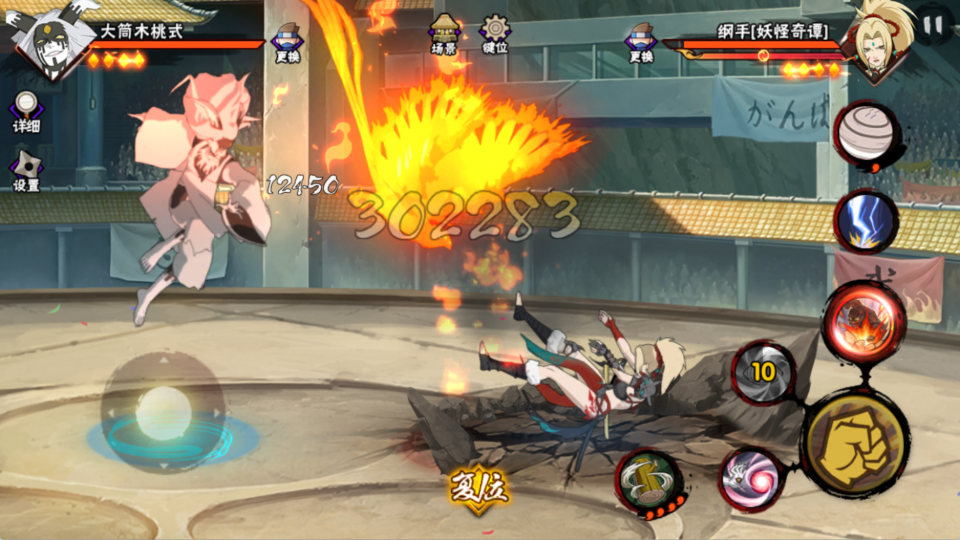Screen dimensions: 960x540
Task: Use the lightning bolt skill
Action: tap(865, 220)
